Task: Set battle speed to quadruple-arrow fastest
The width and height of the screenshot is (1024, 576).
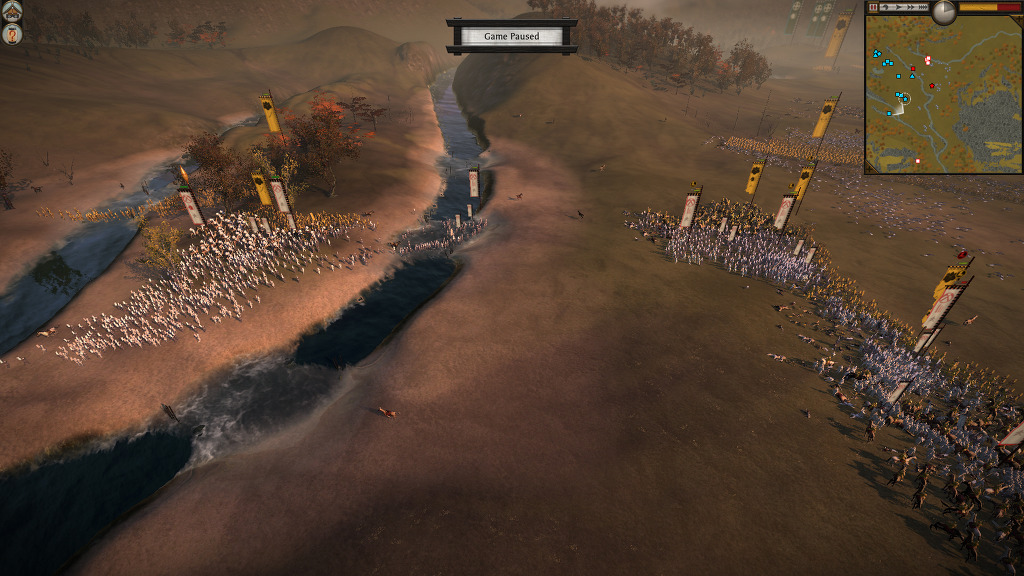Action: point(923,7)
